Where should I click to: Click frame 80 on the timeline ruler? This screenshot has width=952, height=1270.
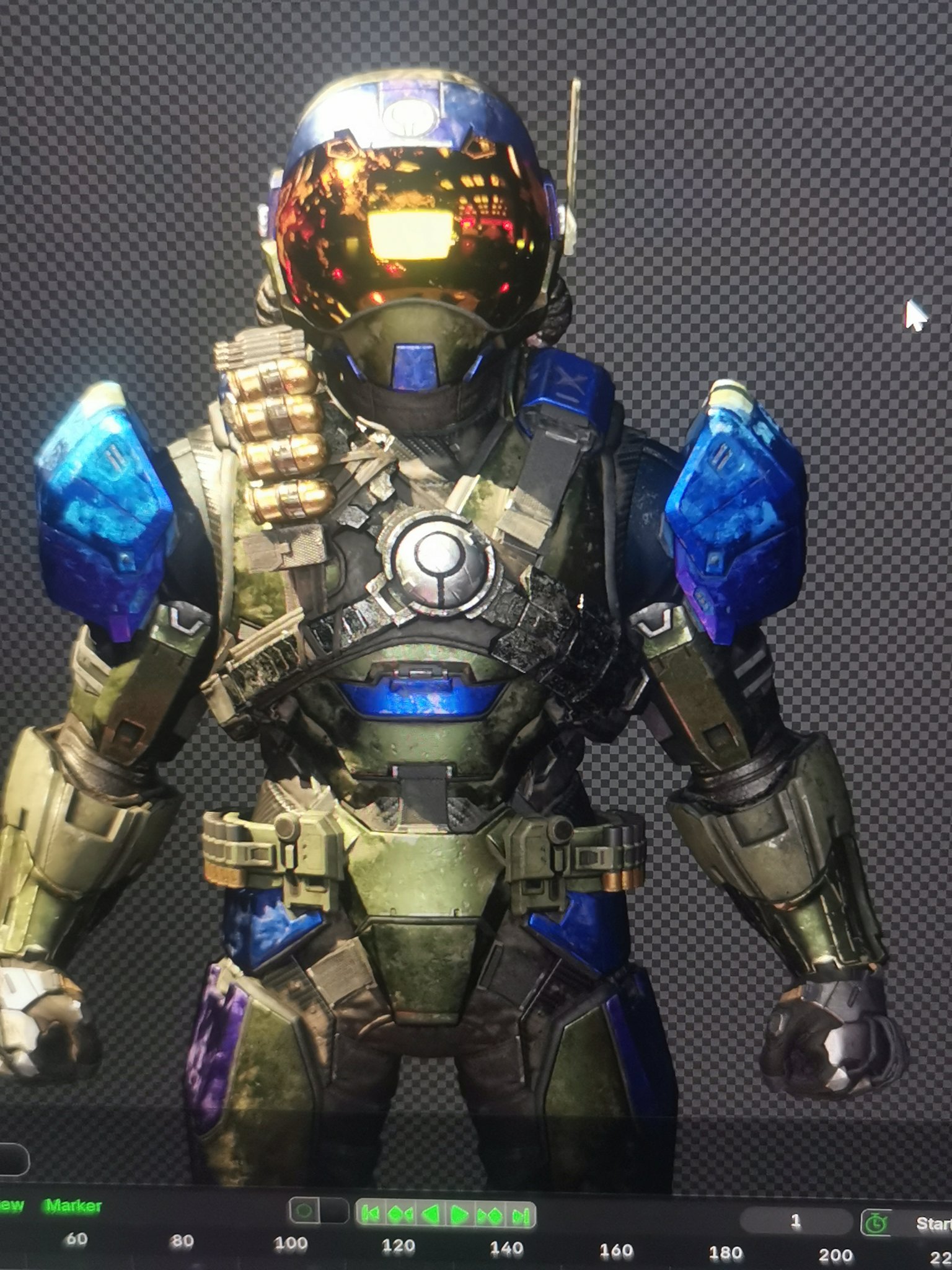tap(181, 1242)
